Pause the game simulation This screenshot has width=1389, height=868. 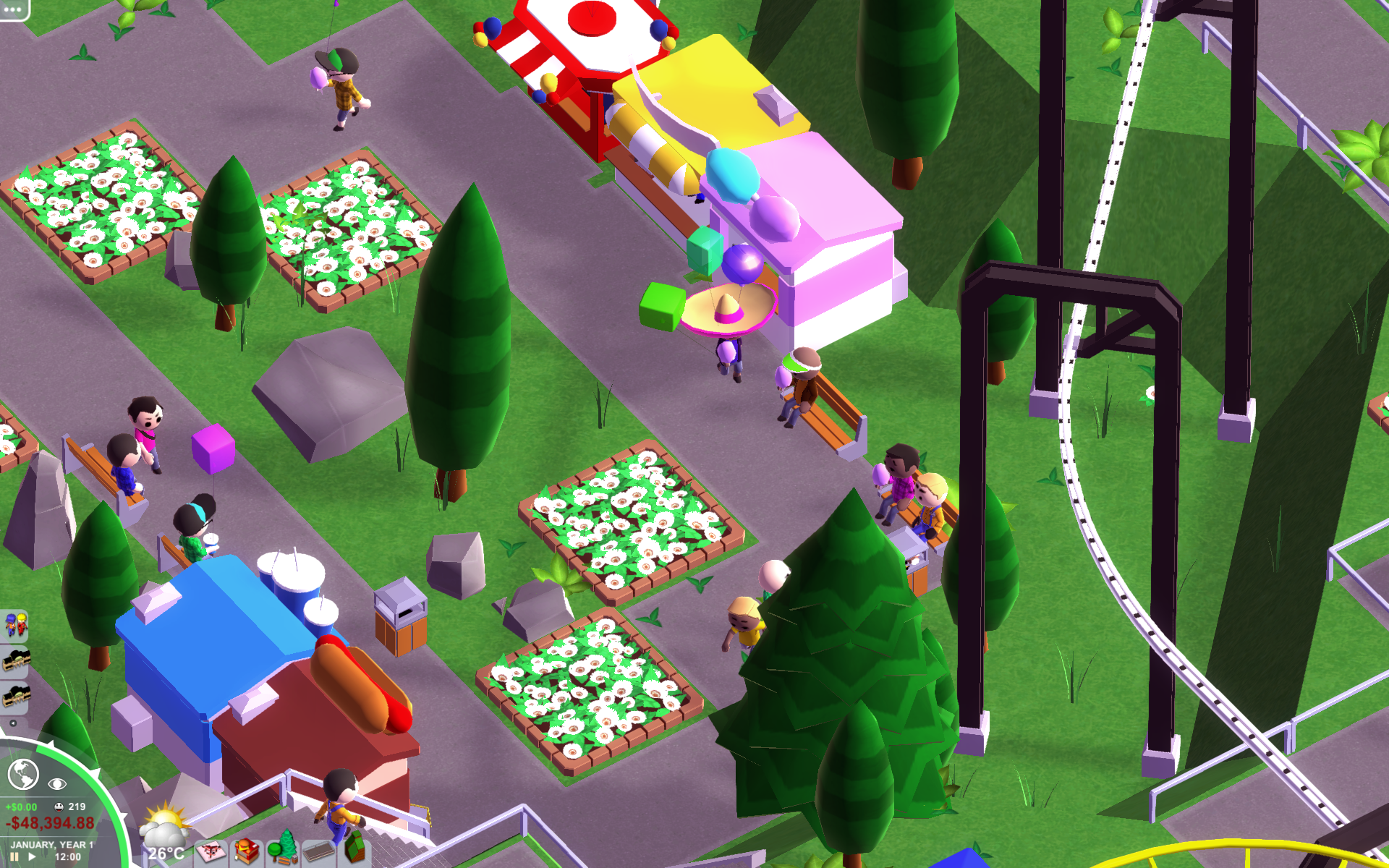pos(15,857)
